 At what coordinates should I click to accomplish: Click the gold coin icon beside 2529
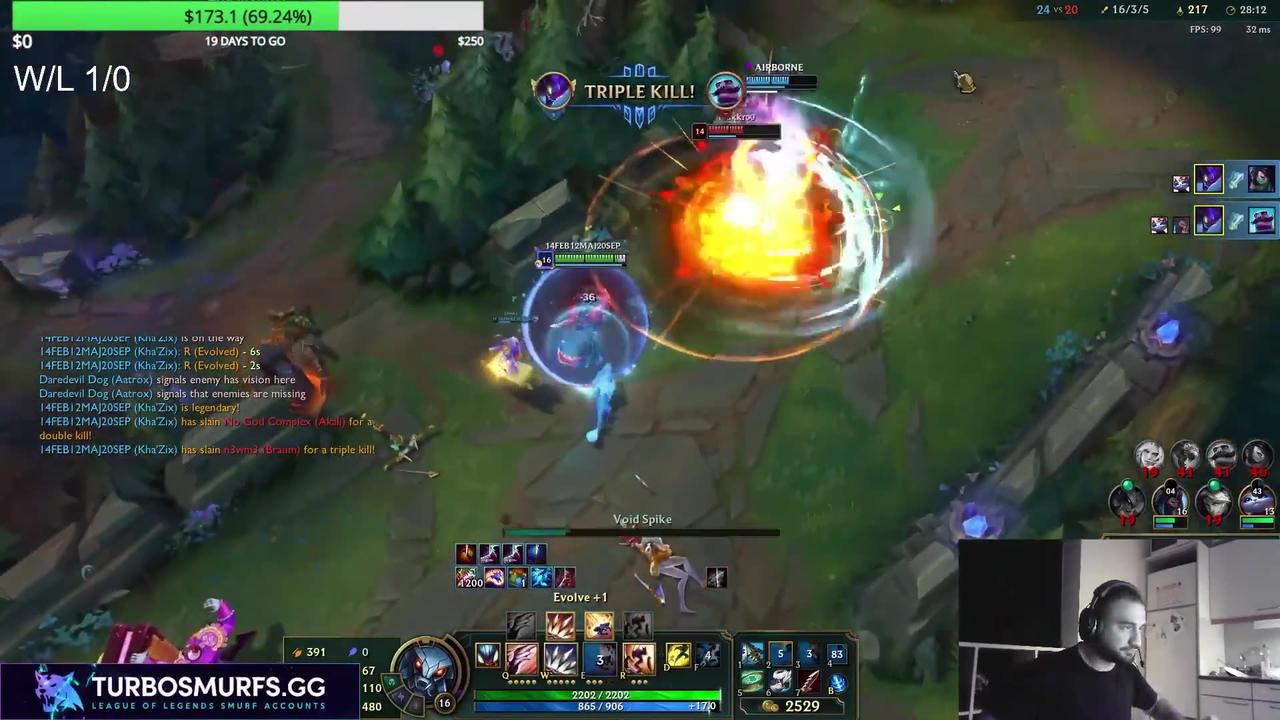772,704
